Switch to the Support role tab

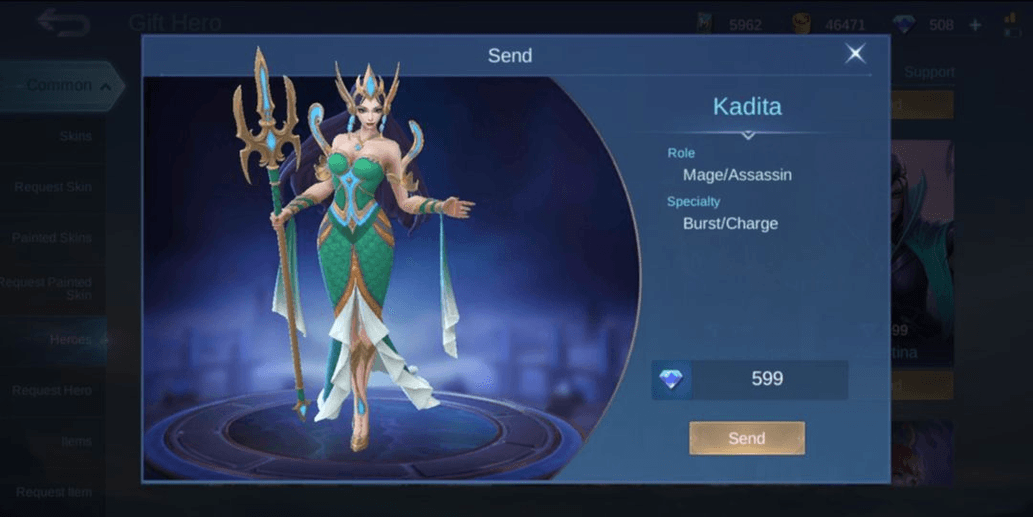pos(929,72)
